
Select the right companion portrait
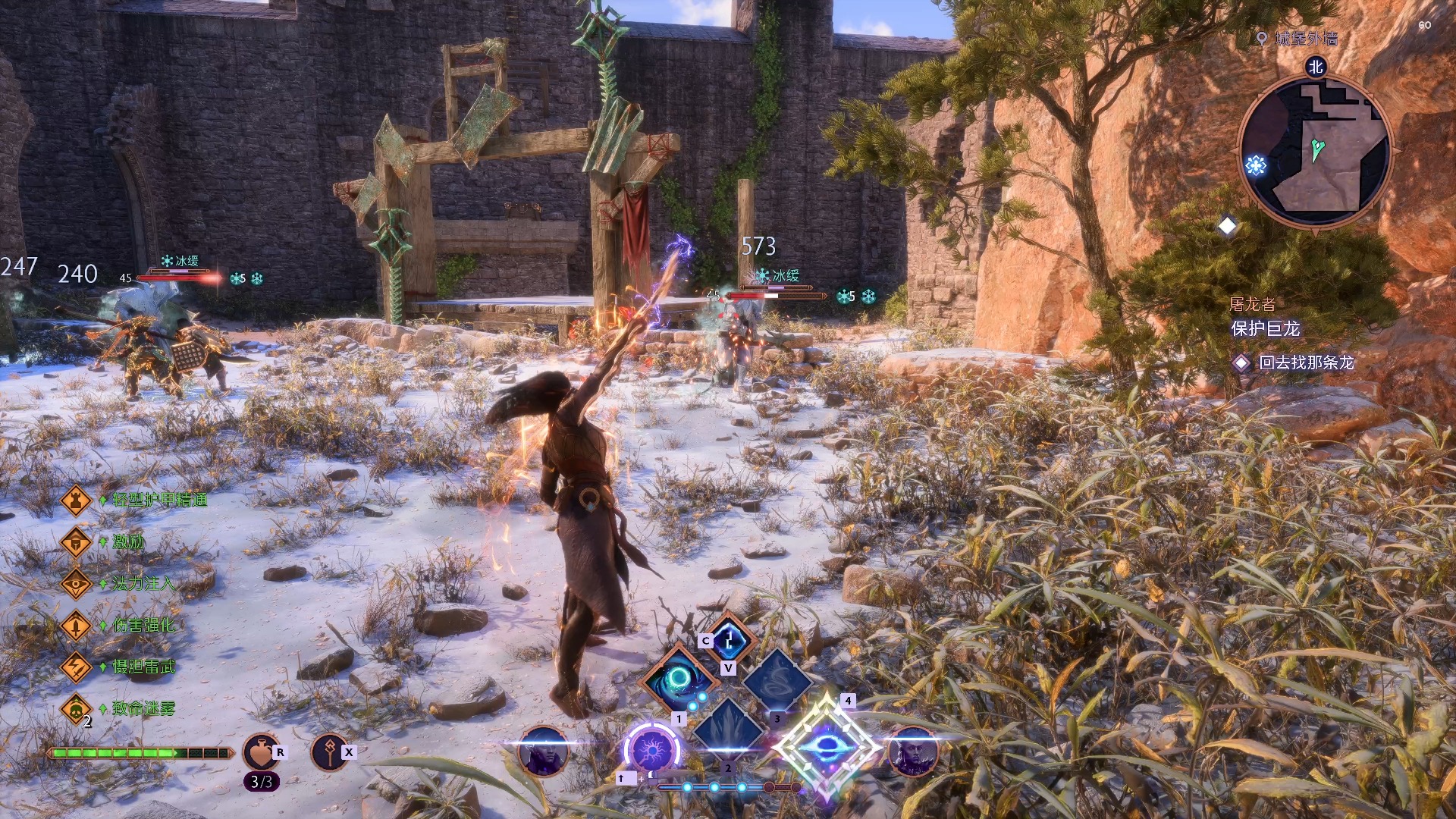[912, 751]
